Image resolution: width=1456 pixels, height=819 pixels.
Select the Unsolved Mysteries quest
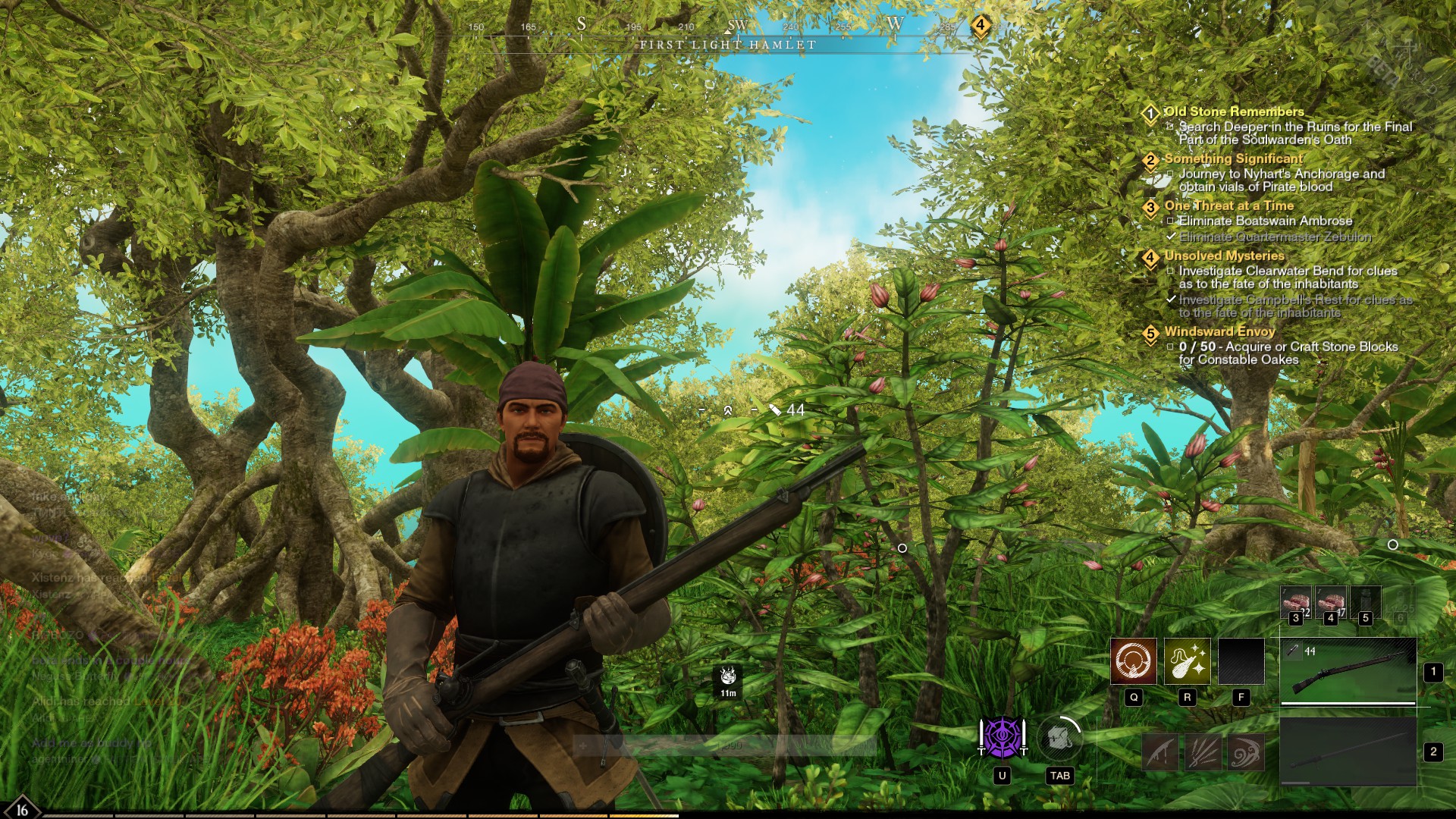(1224, 256)
